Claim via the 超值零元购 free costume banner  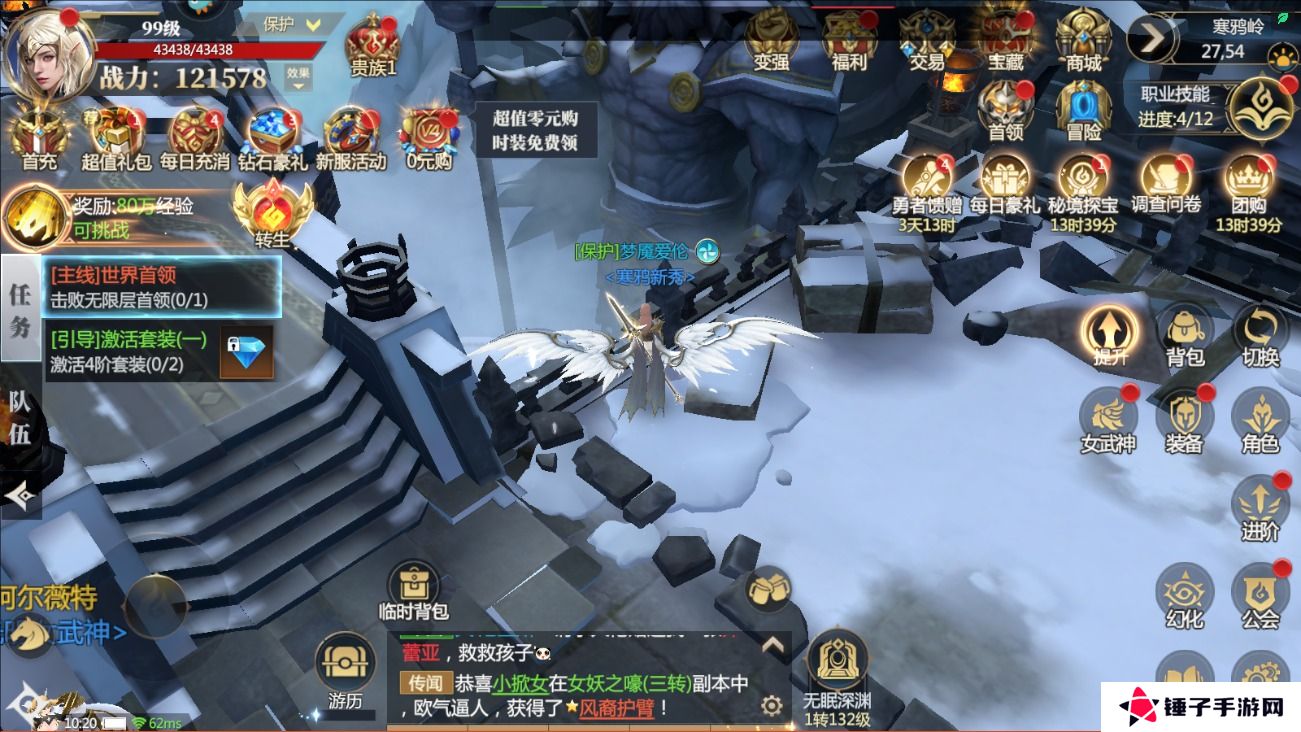[537, 127]
